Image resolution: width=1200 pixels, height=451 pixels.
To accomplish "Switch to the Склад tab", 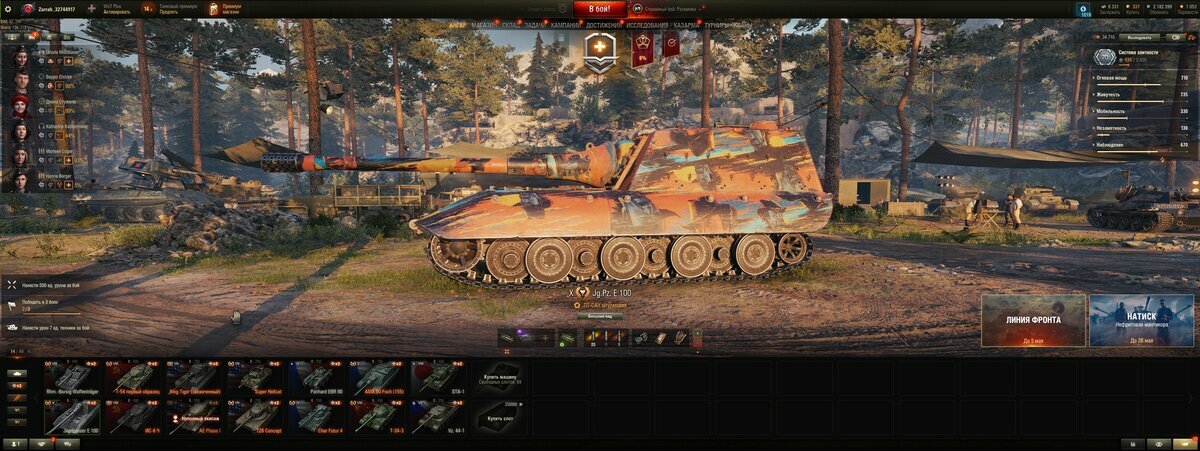I will click(510, 24).
